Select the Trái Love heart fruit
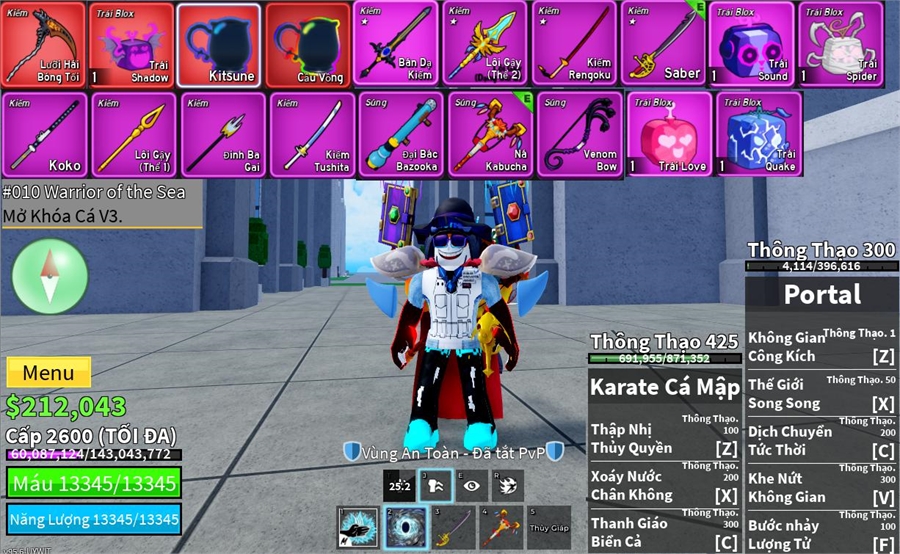 tap(669, 134)
